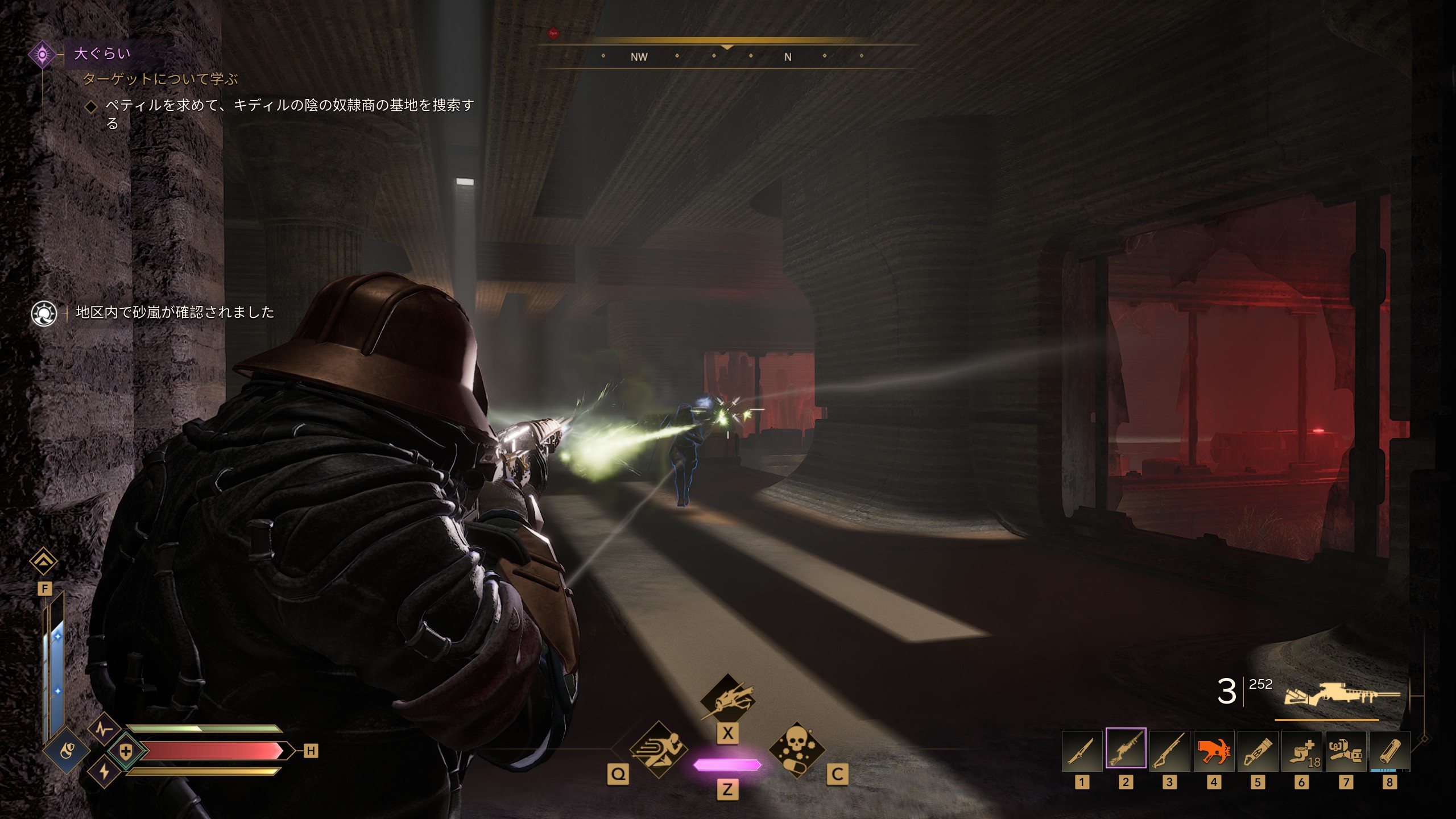Use the bandage stack showing 18

(x=1301, y=751)
